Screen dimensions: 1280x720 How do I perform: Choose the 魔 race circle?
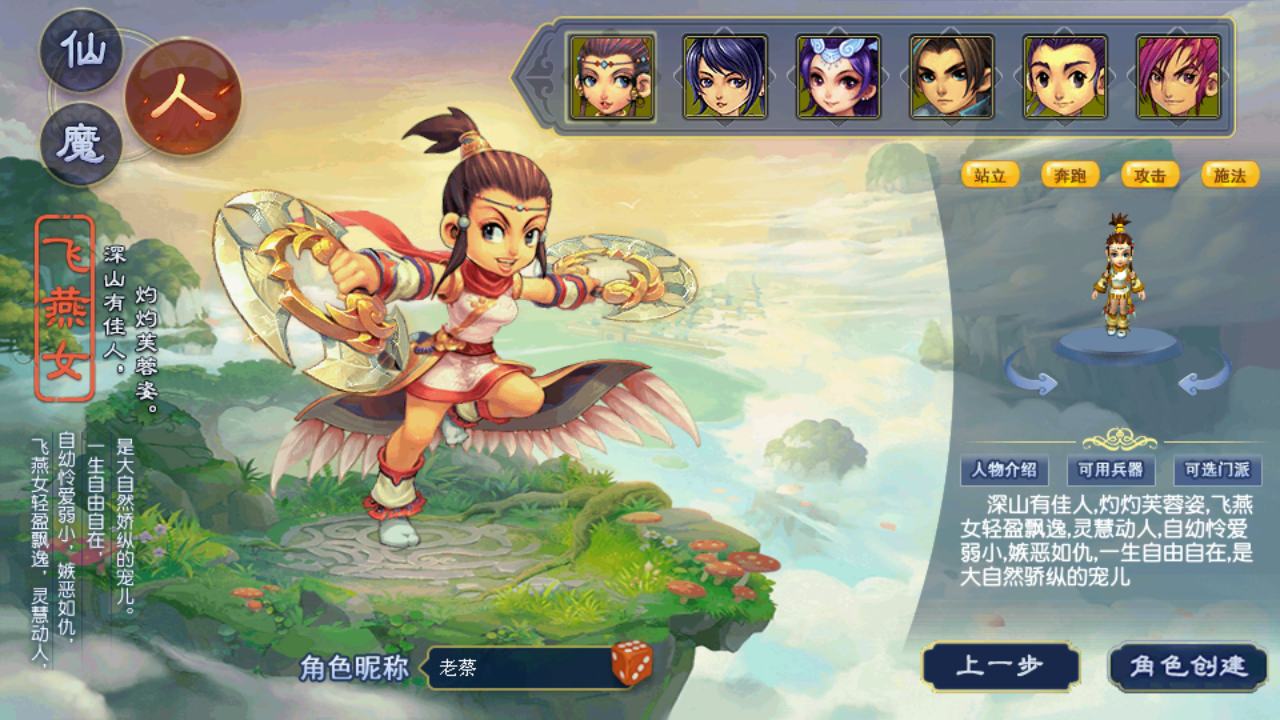pyautogui.click(x=81, y=144)
